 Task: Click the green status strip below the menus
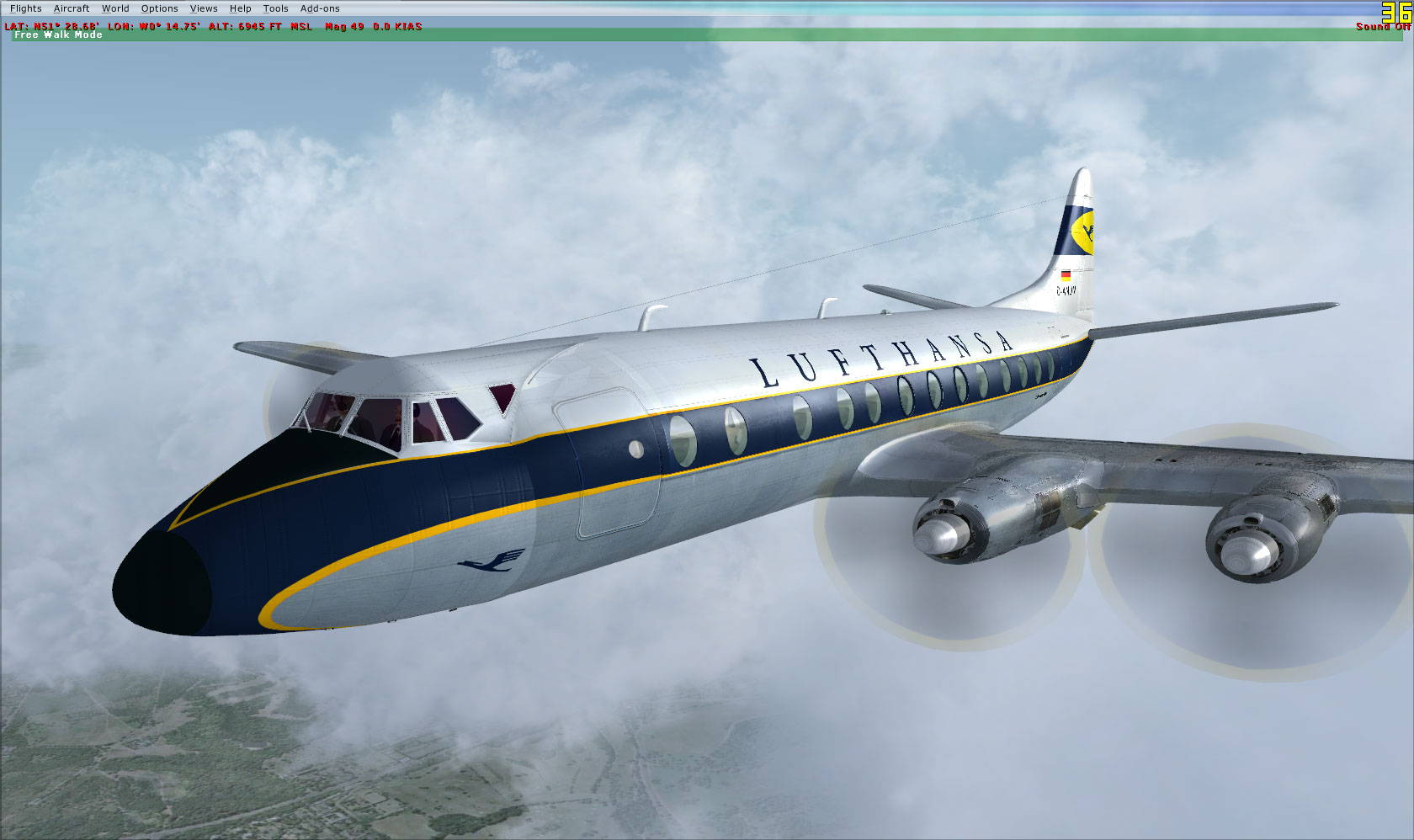589,35
